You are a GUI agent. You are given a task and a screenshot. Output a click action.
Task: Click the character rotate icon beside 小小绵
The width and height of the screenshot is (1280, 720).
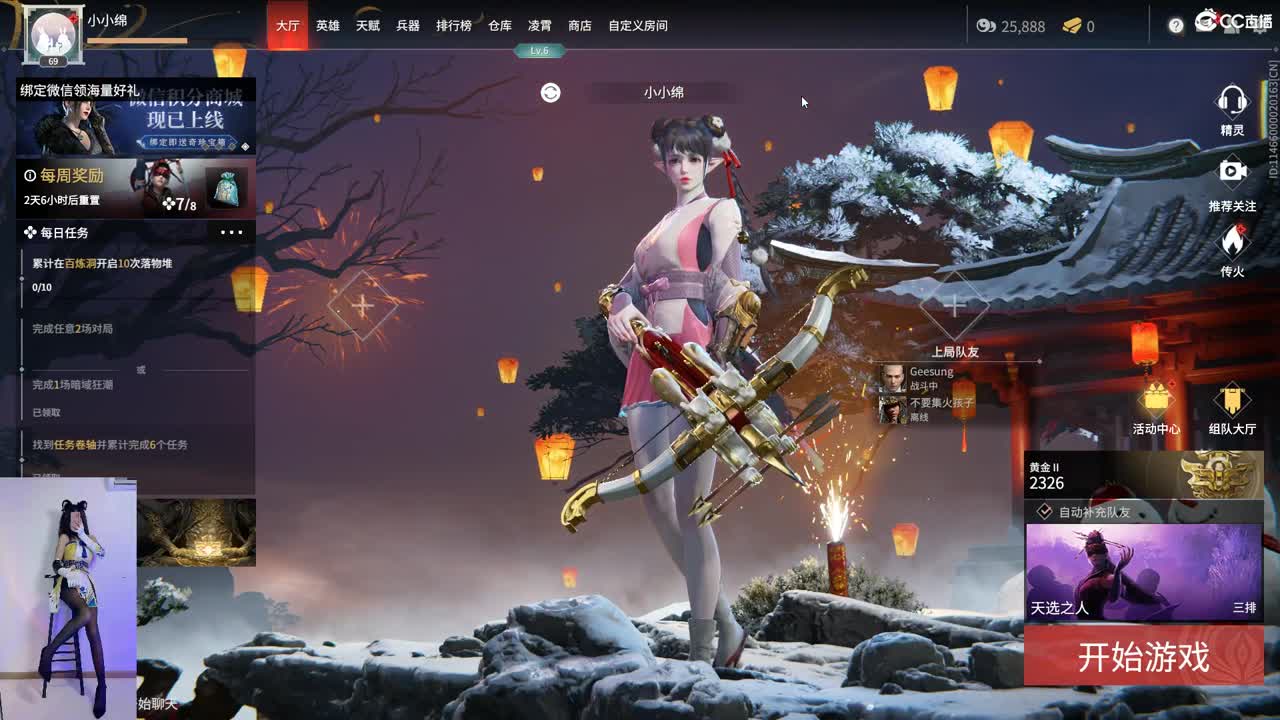548,92
